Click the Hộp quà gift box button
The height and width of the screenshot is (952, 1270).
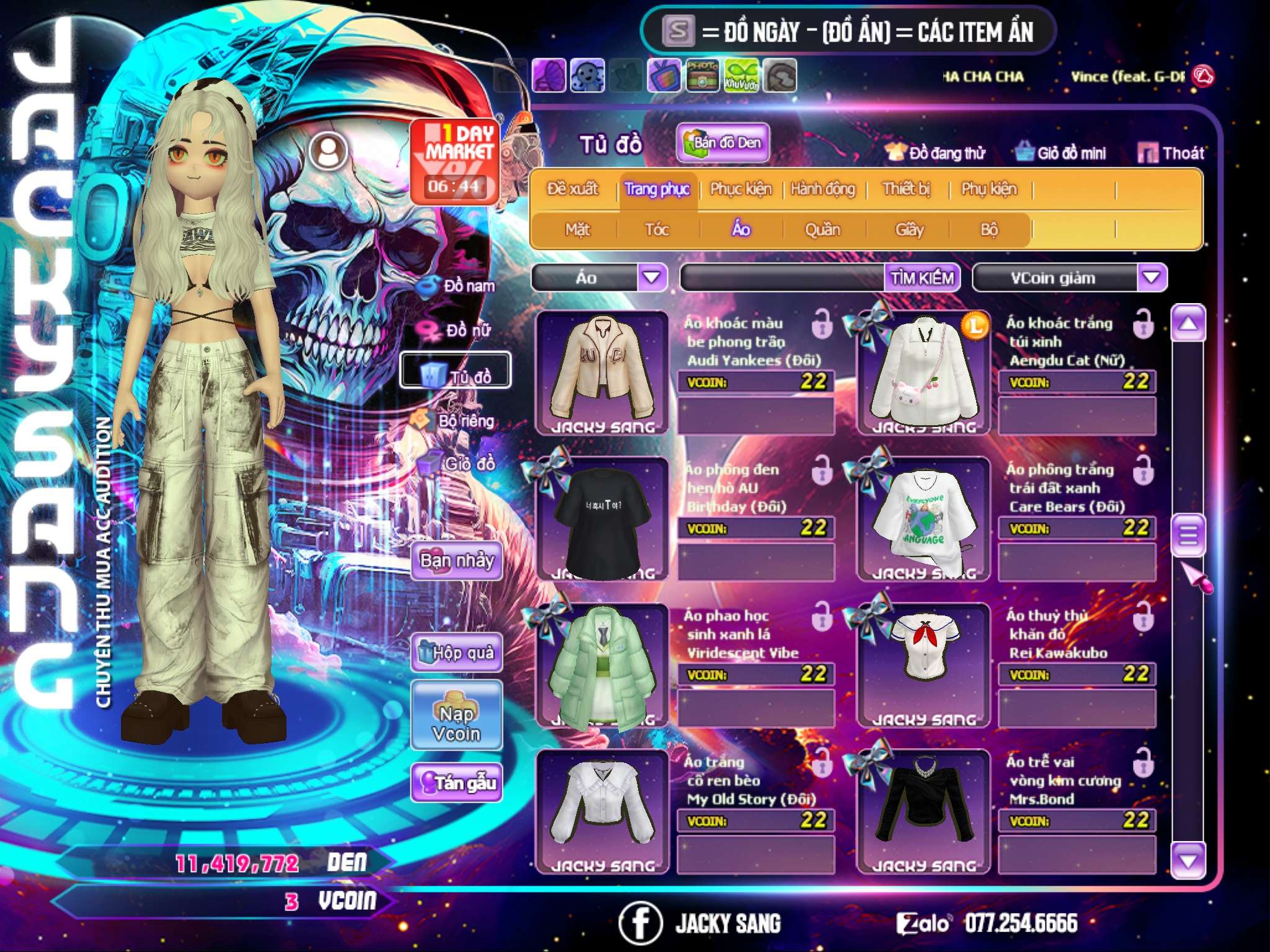[456, 653]
